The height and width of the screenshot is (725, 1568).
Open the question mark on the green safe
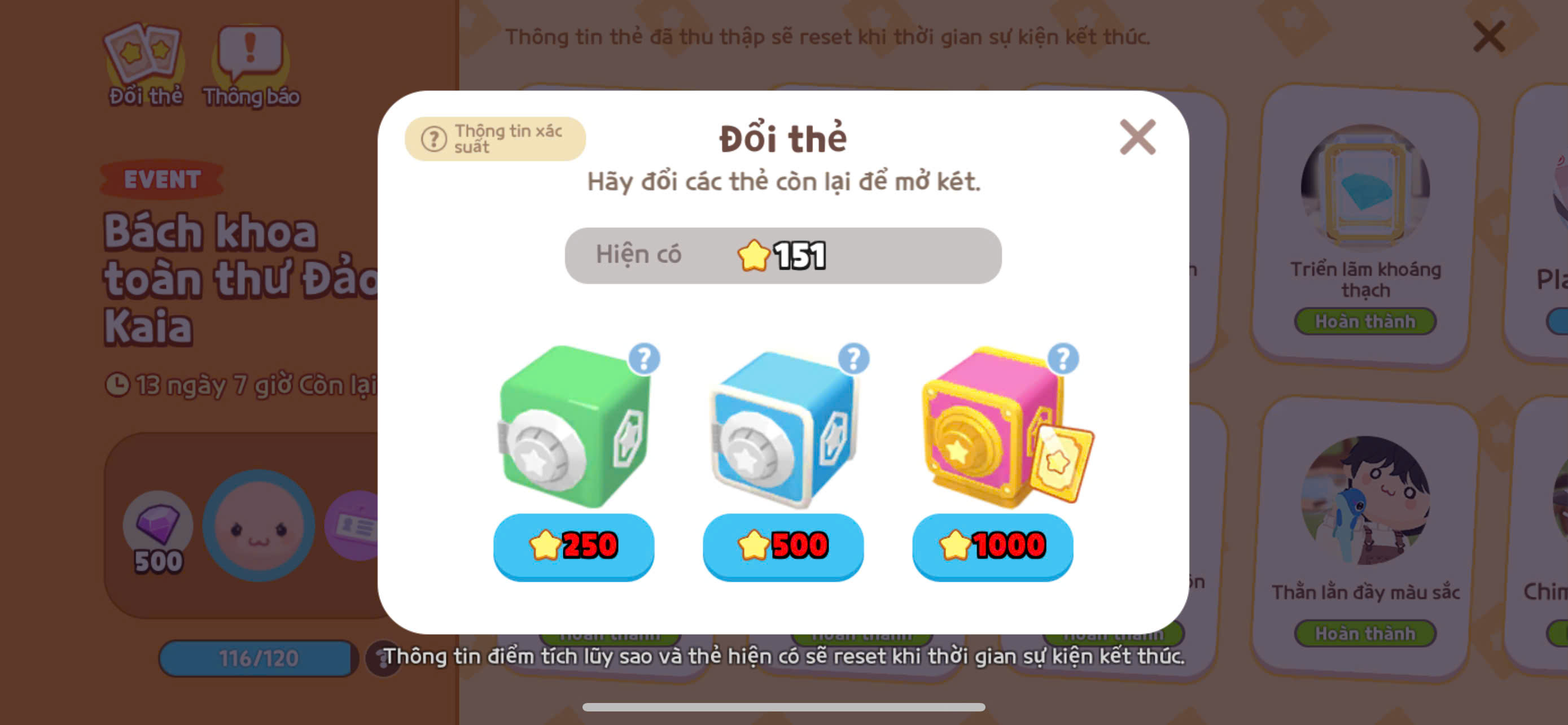[x=645, y=360]
